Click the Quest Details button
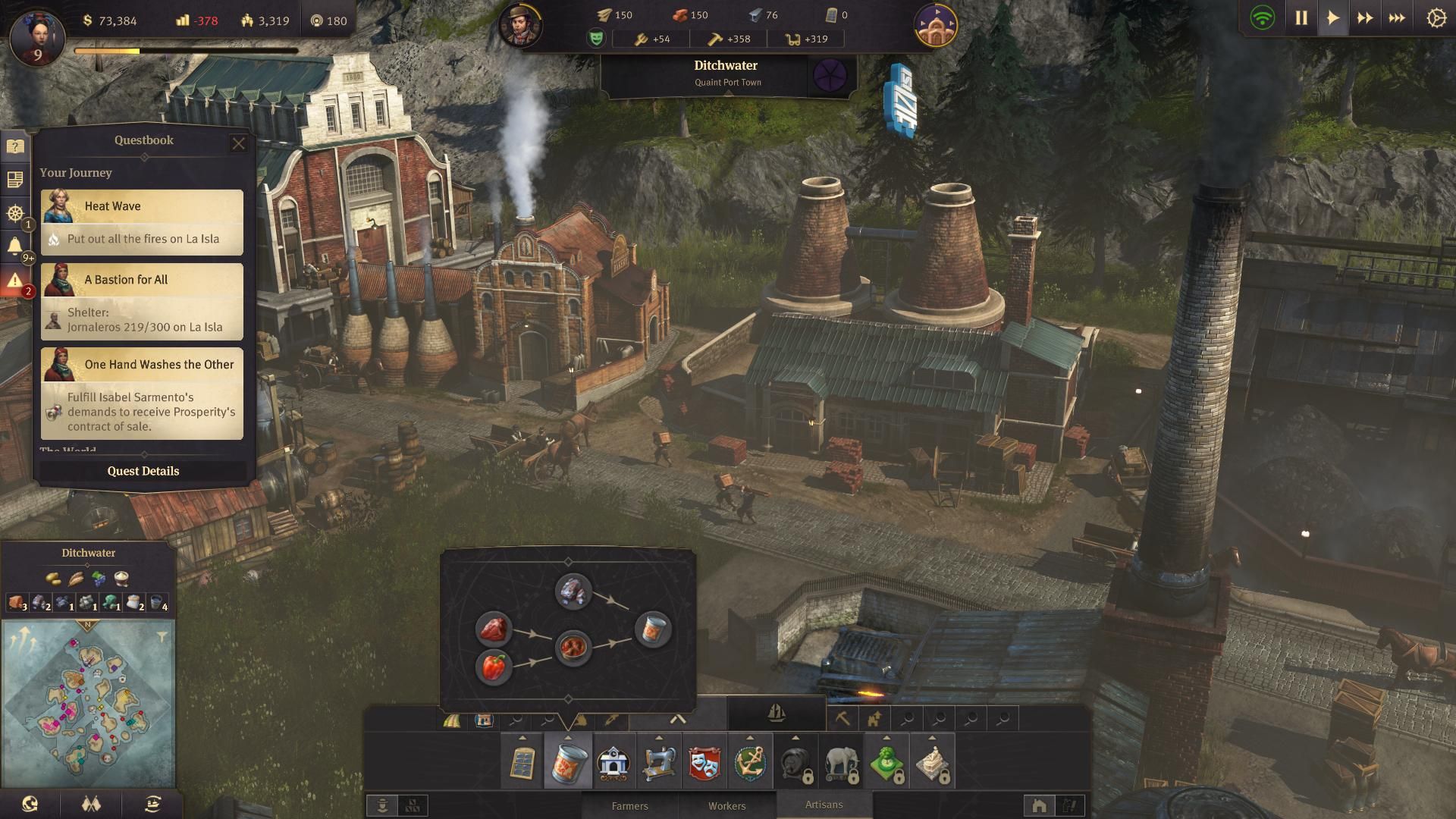Viewport: 1456px width, 819px height. 143,471
